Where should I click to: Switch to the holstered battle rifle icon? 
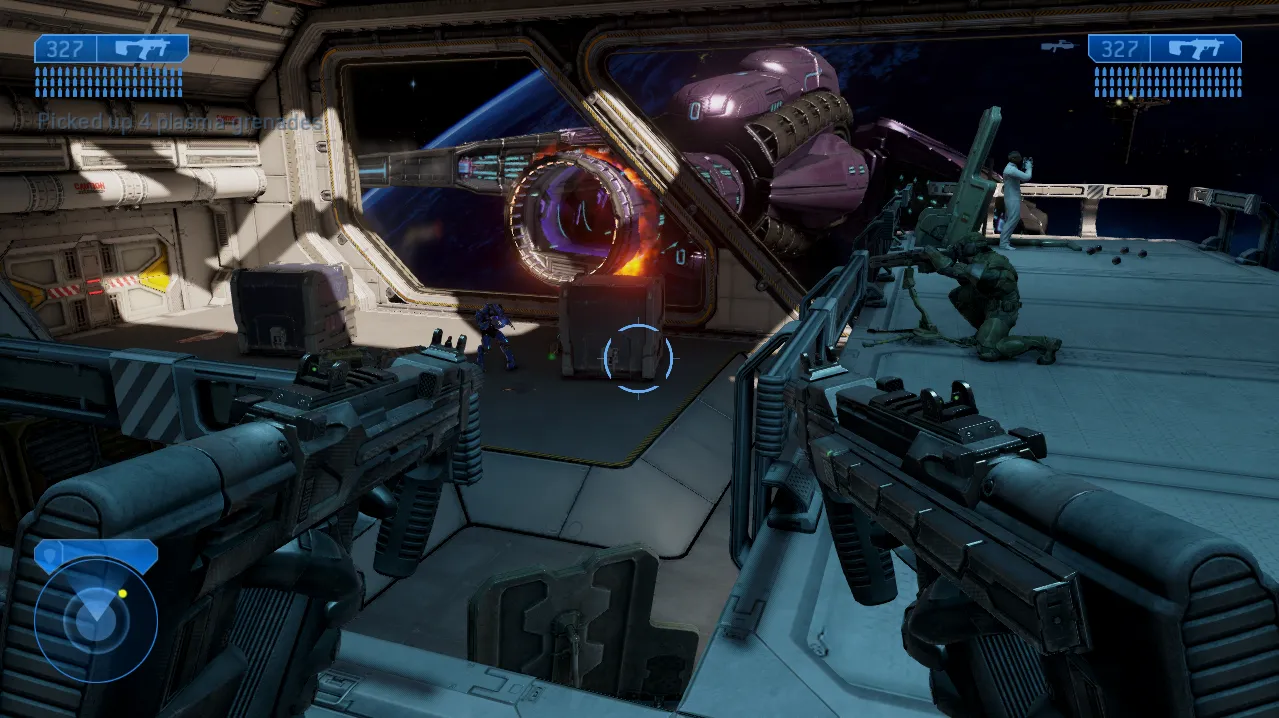tap(1056, 46)
